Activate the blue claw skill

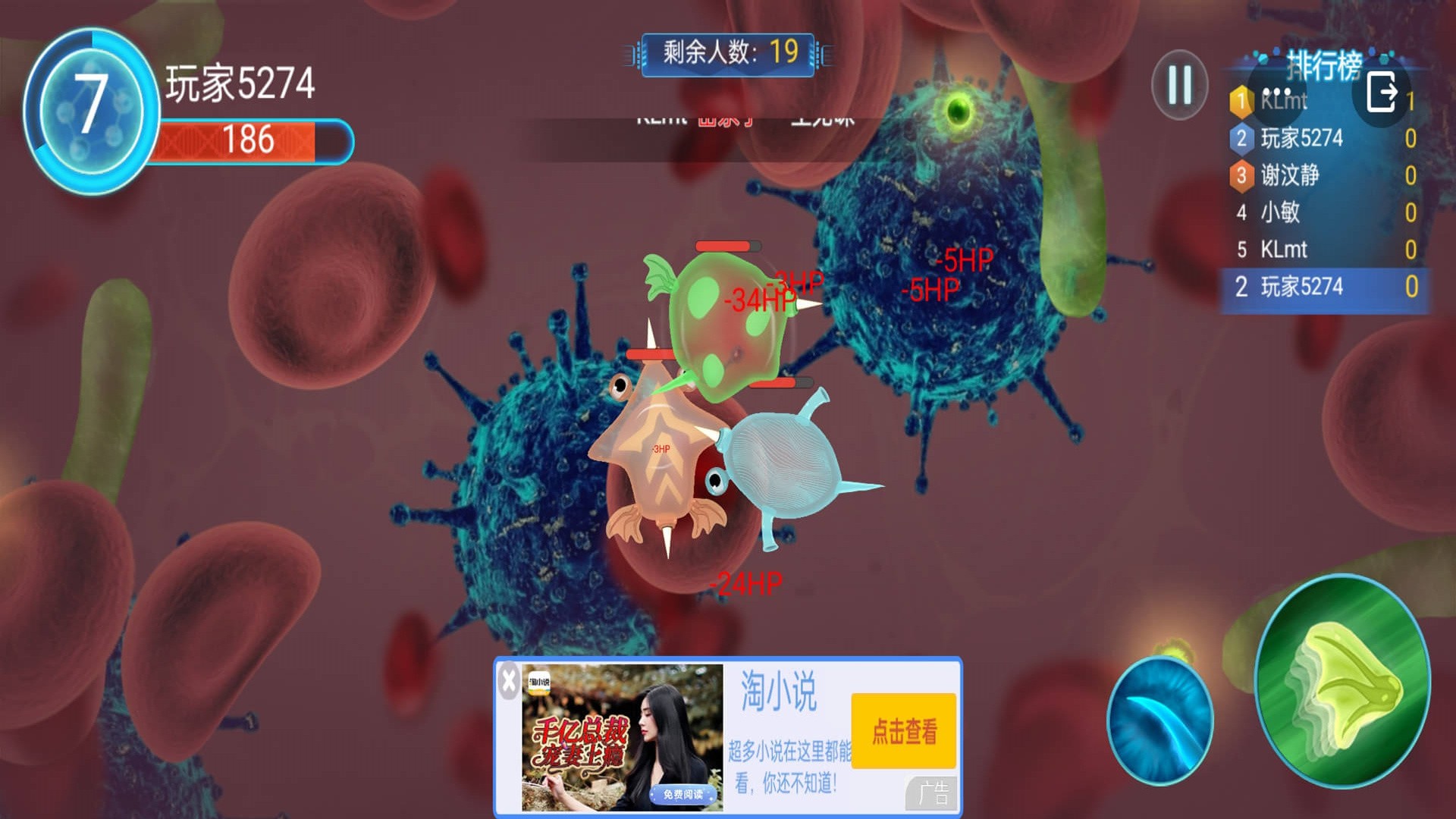coord(1159,720)
